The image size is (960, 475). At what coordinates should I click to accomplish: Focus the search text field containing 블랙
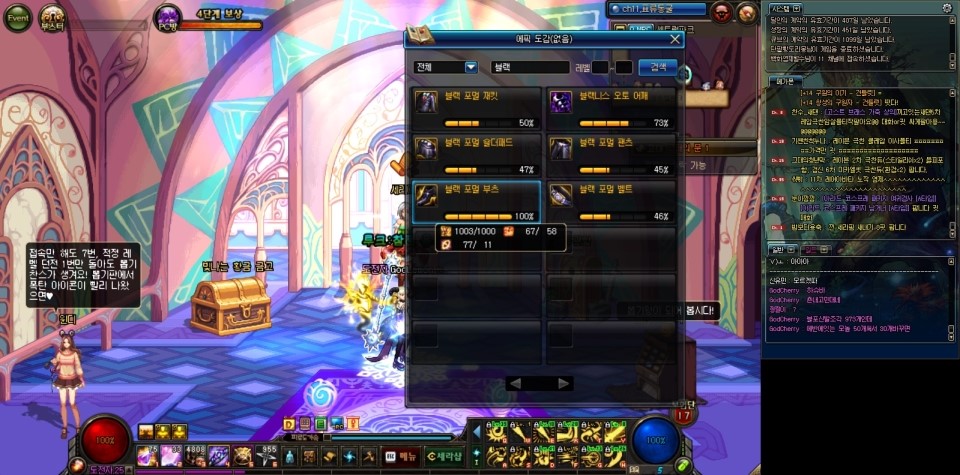pos(539,67)
